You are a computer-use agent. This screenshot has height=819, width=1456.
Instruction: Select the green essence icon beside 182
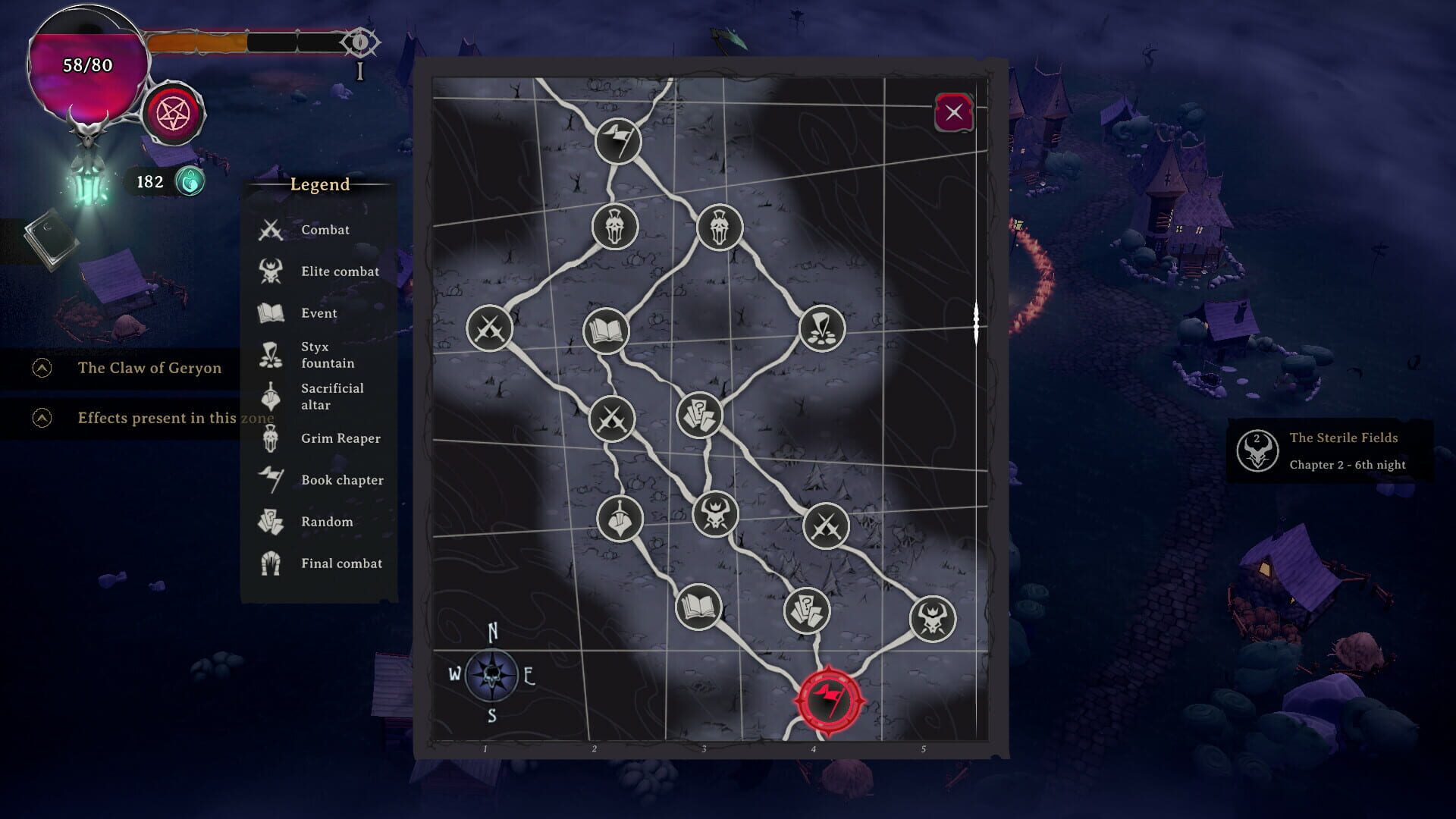tap(191, 180)
